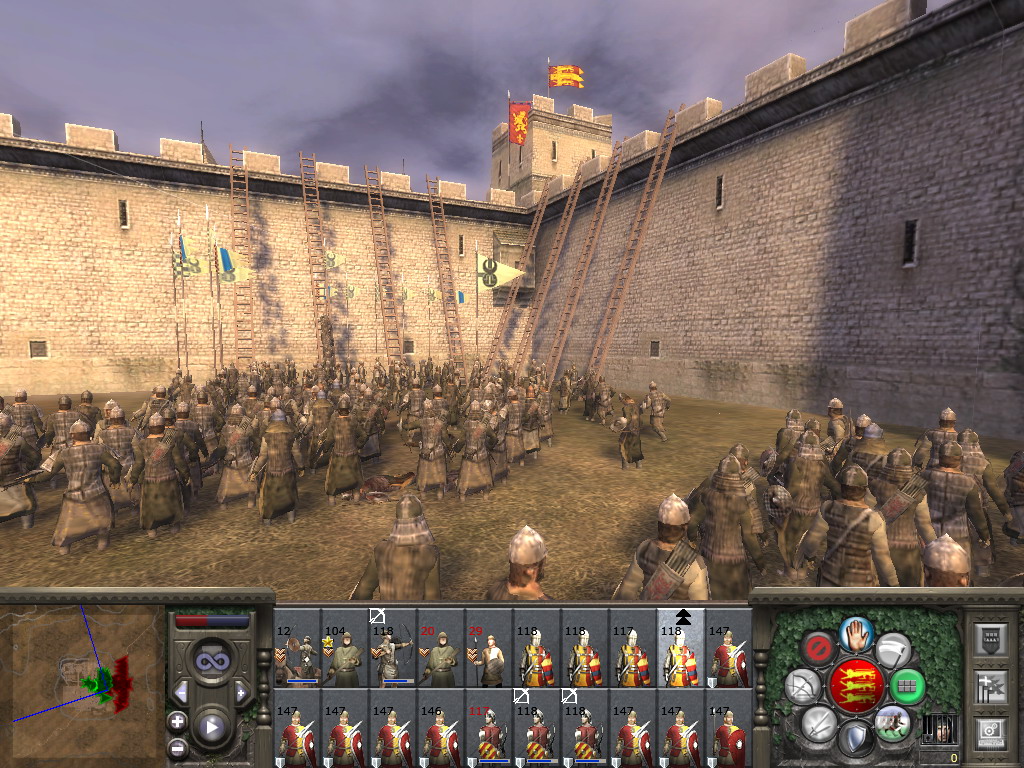Select the spearman unit card with red 29

tap(489, 648)
